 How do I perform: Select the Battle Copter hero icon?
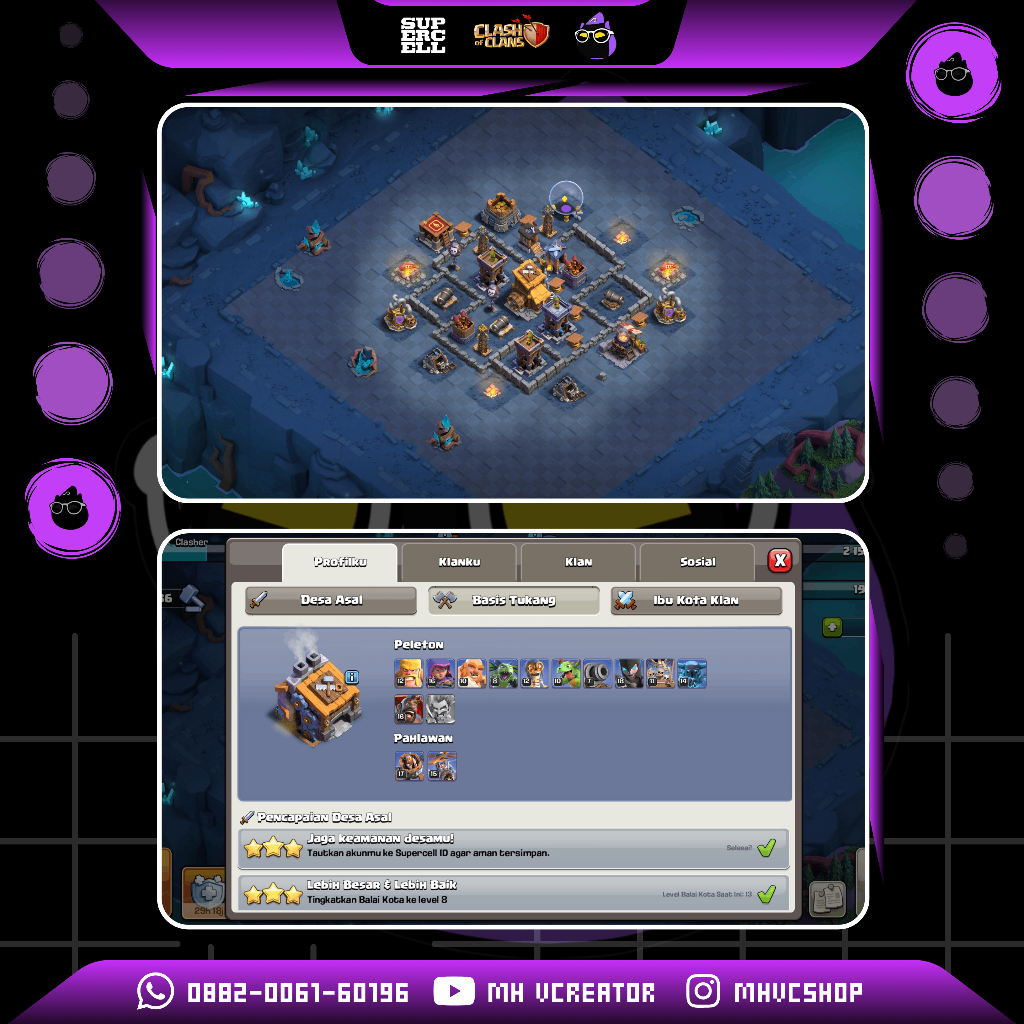point(441,766)
